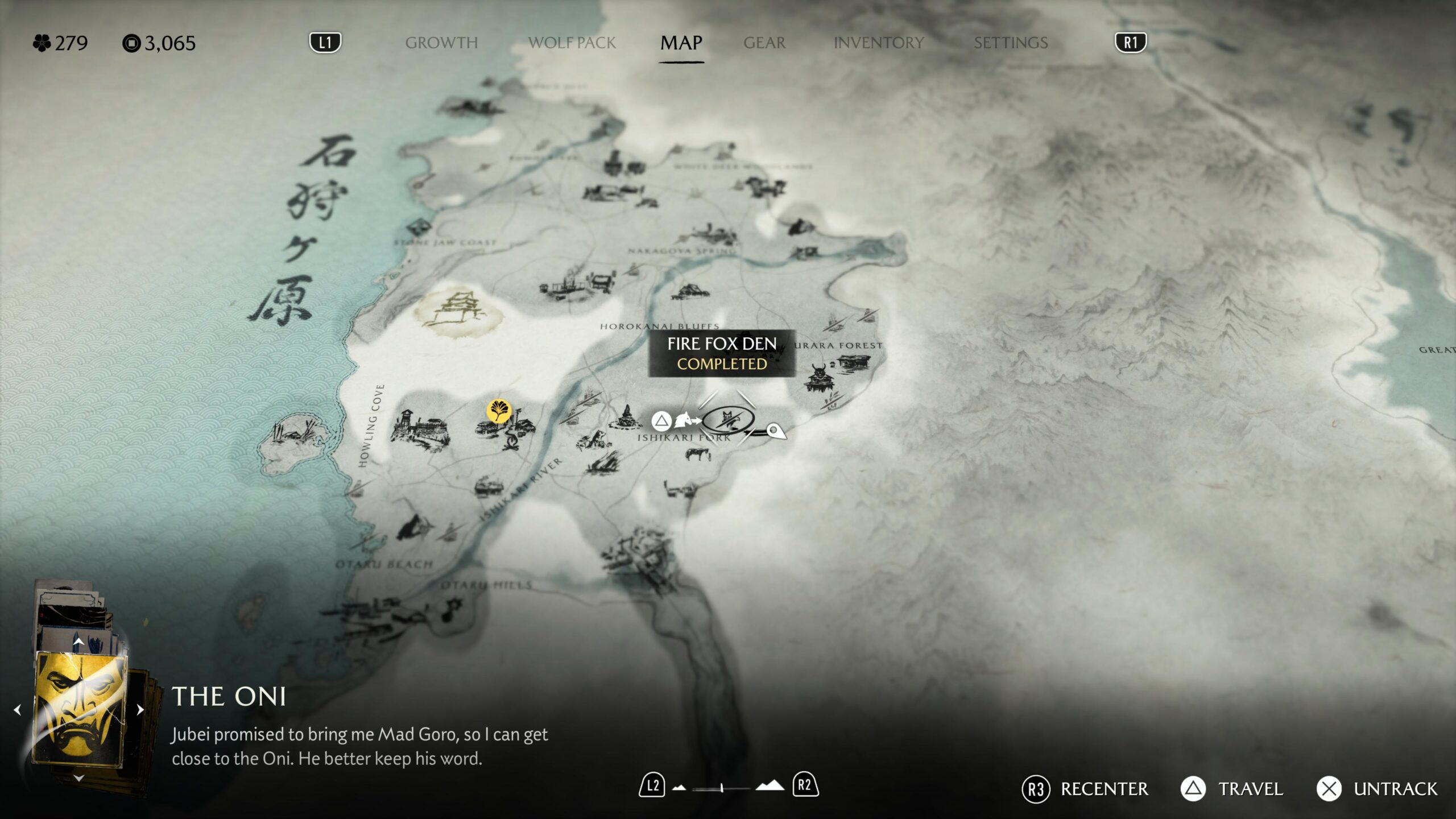Select the horse icon below Ishikari Fork
The height and width of the screenshot is (819, 1456).
pos(698,454)
